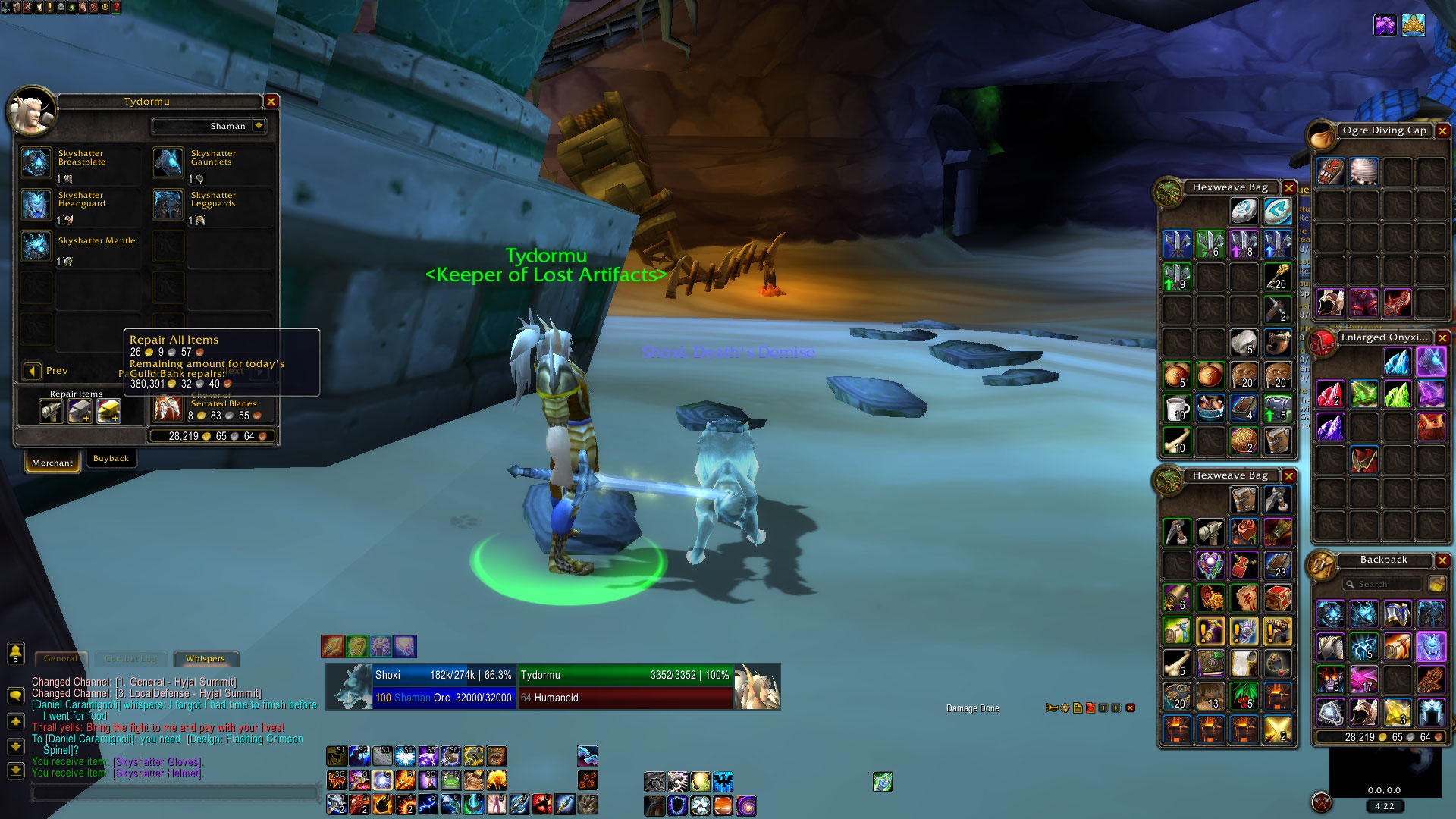Pick the Skyshatter Mantle item
This screenshot has width=1456, height=819.
click(x=36, y=246)
